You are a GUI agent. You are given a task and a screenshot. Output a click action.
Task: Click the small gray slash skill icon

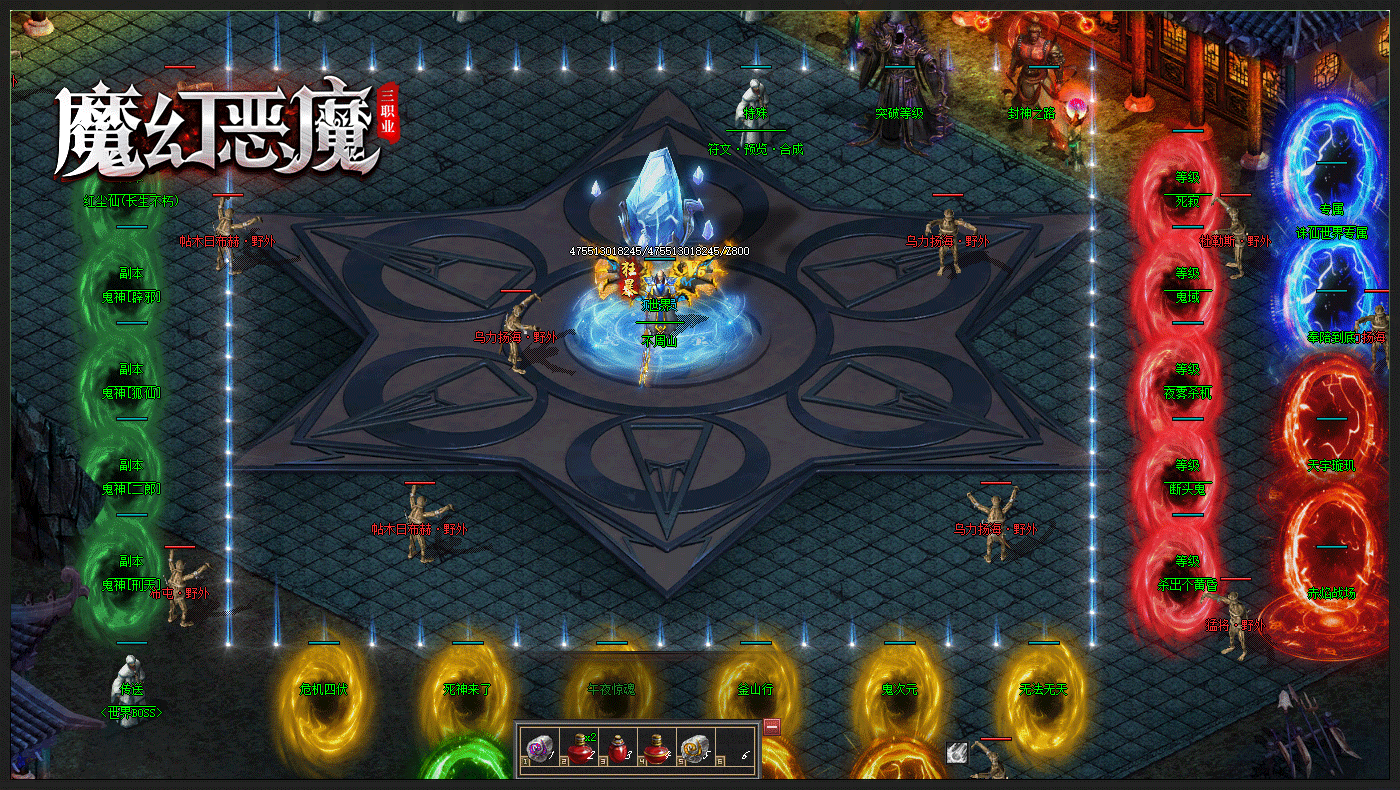[x=957, y=753]
